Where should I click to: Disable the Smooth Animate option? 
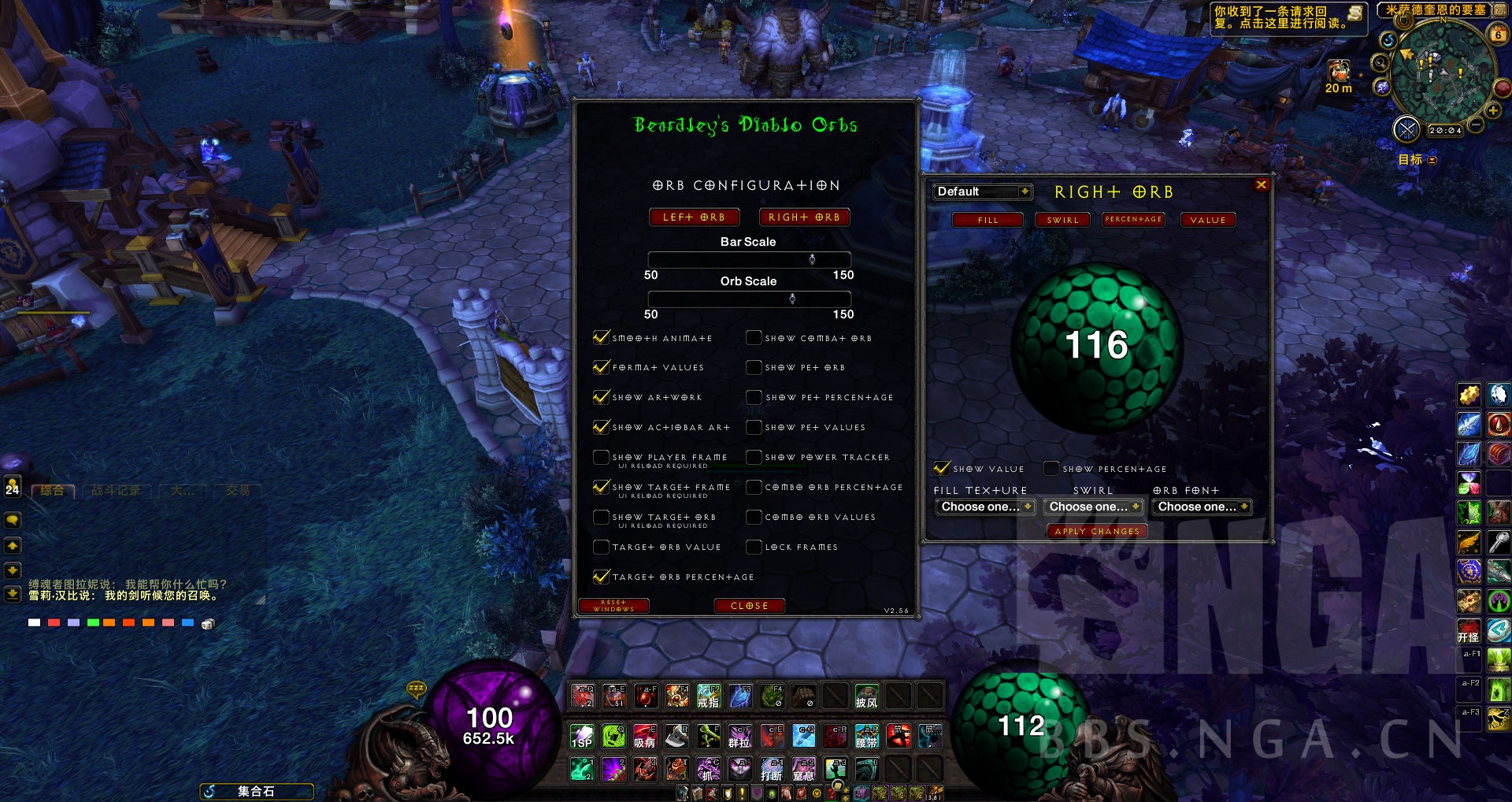pyautogui.click(x=600, y=337)
